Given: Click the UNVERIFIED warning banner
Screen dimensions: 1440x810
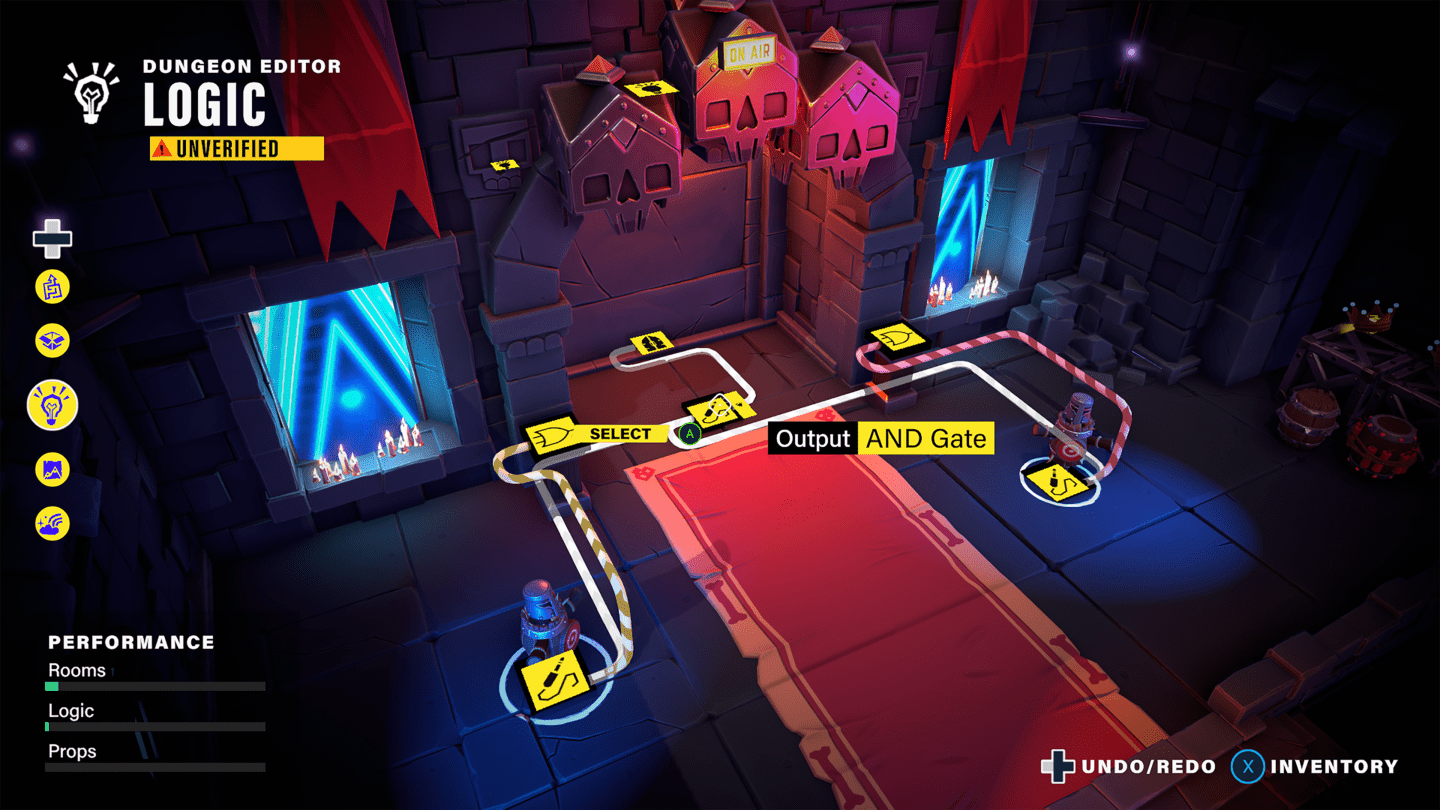Looking at the screenshot, I should point(236,148).
